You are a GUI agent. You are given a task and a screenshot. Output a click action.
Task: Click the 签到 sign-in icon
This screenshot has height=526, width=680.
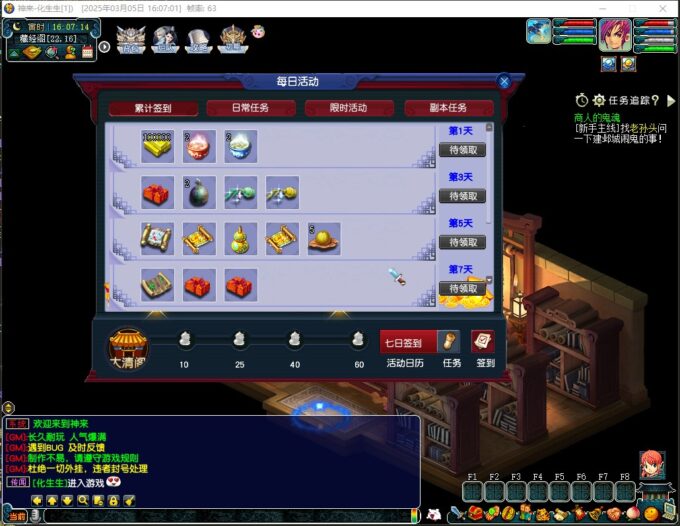[x=483, y=342]
